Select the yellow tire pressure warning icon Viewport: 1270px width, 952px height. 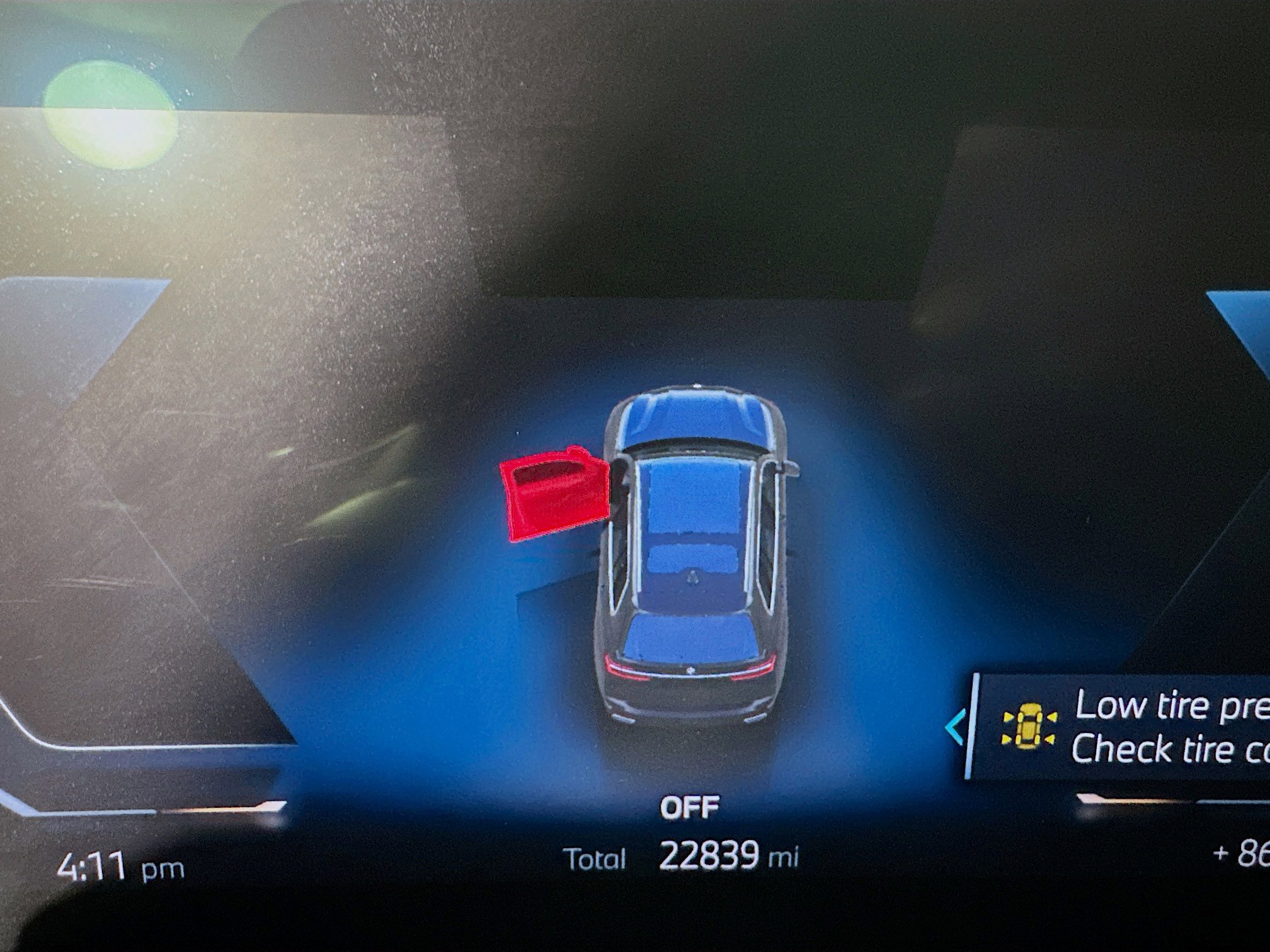coord(1029,727)
